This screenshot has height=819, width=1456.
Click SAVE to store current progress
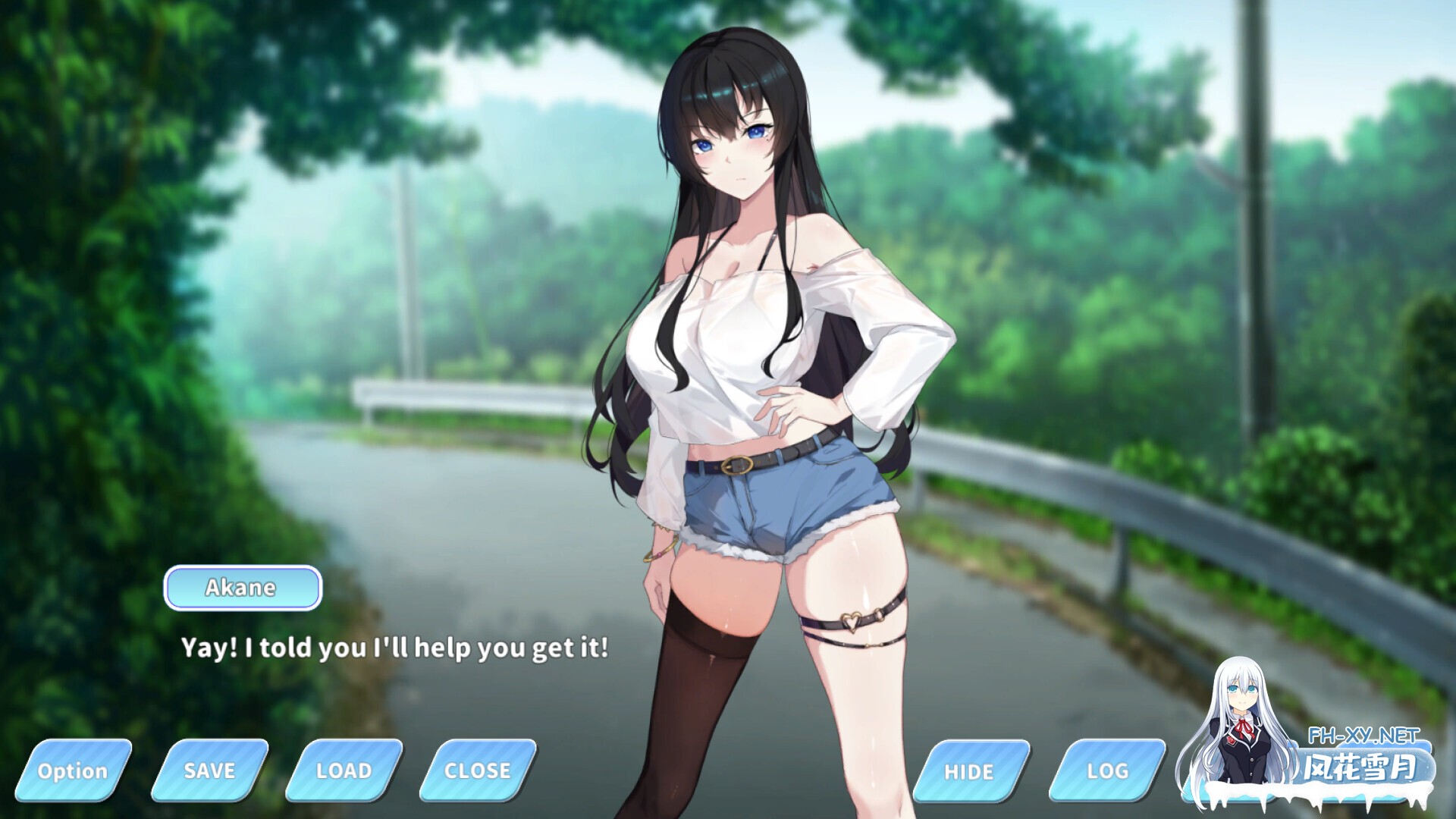tap(209, 770)
